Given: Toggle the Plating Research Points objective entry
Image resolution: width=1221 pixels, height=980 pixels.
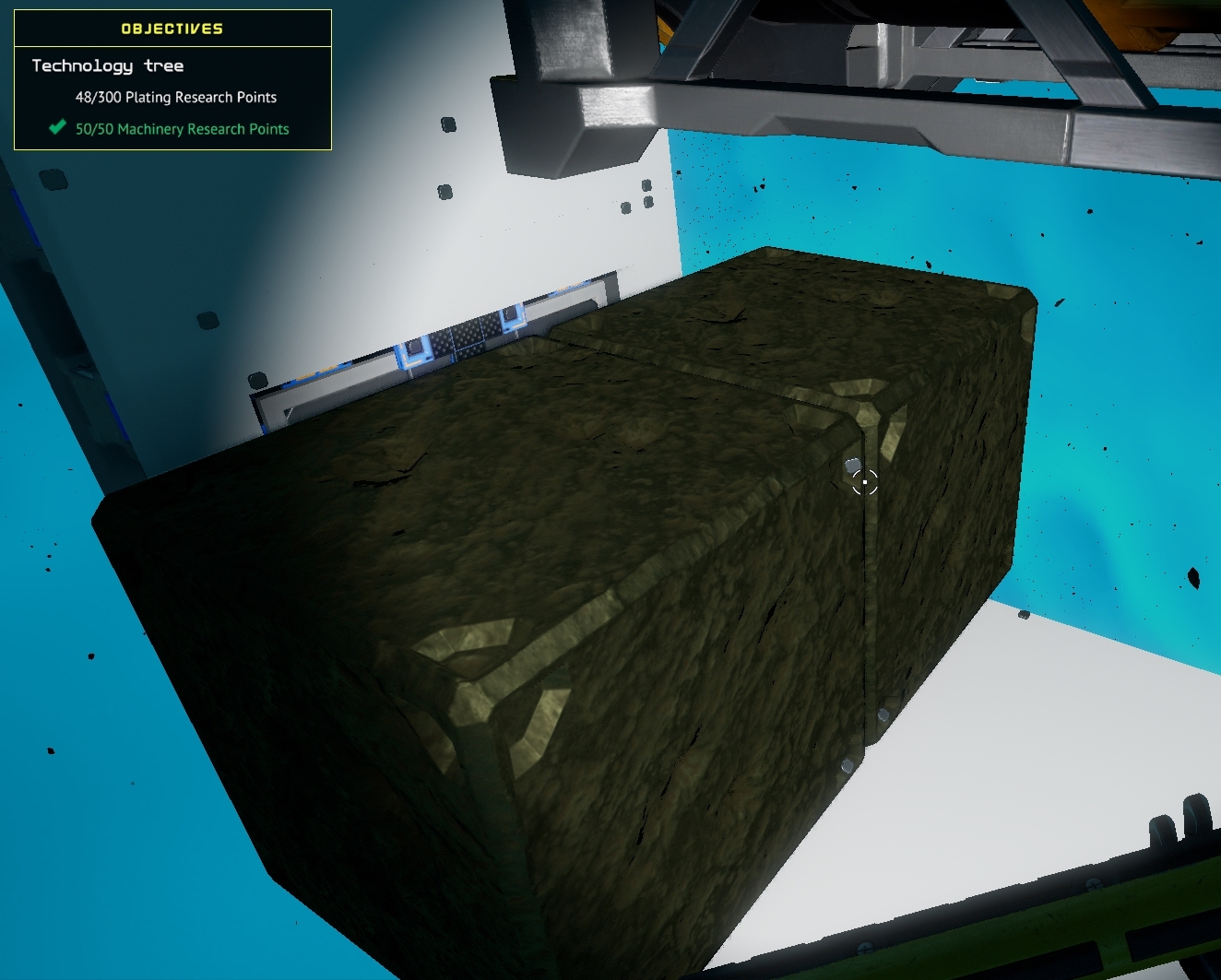Looking at the screenshot, I should [x=175, y=97].
